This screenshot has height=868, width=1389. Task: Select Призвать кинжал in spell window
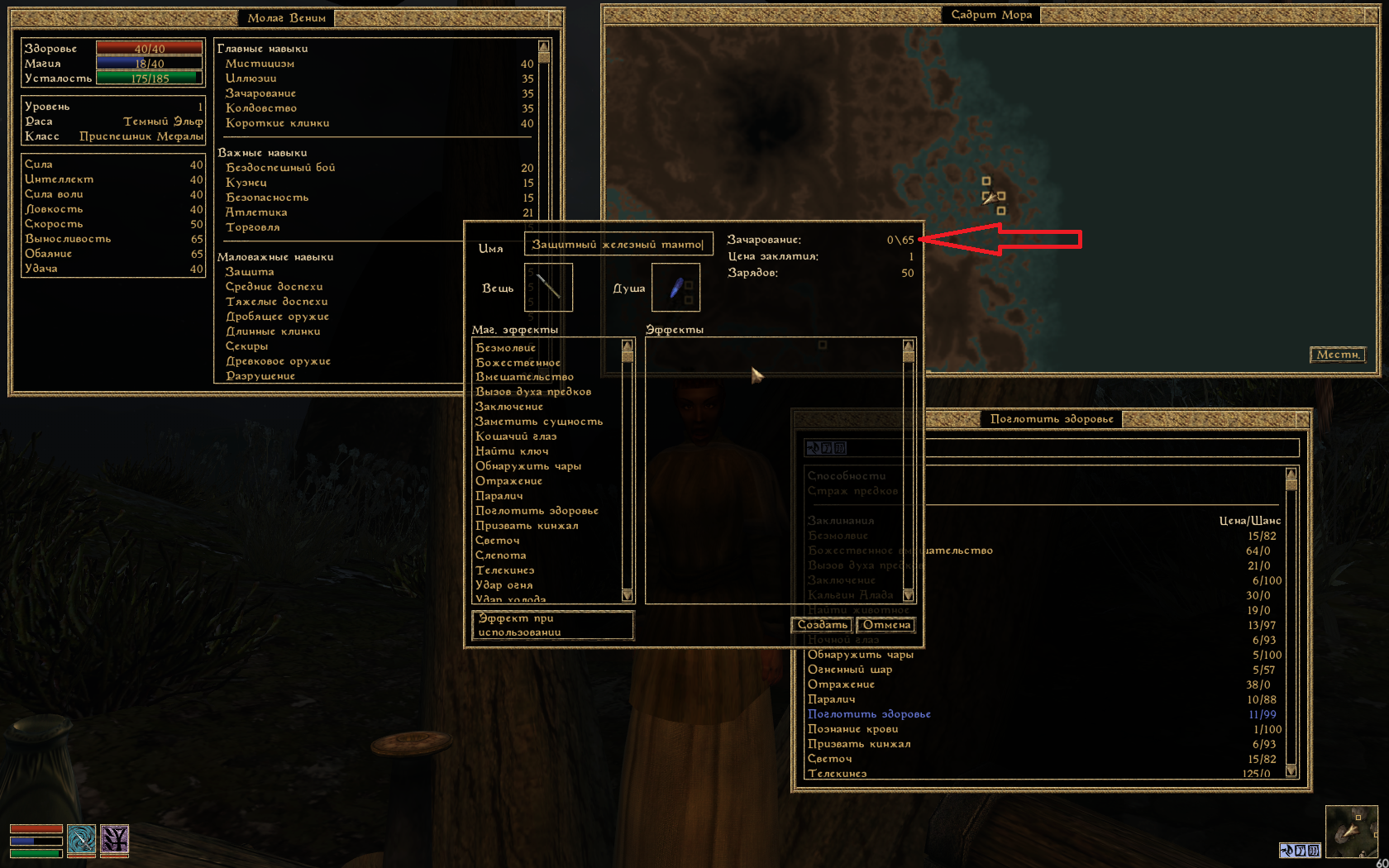[x=859, y=744]
